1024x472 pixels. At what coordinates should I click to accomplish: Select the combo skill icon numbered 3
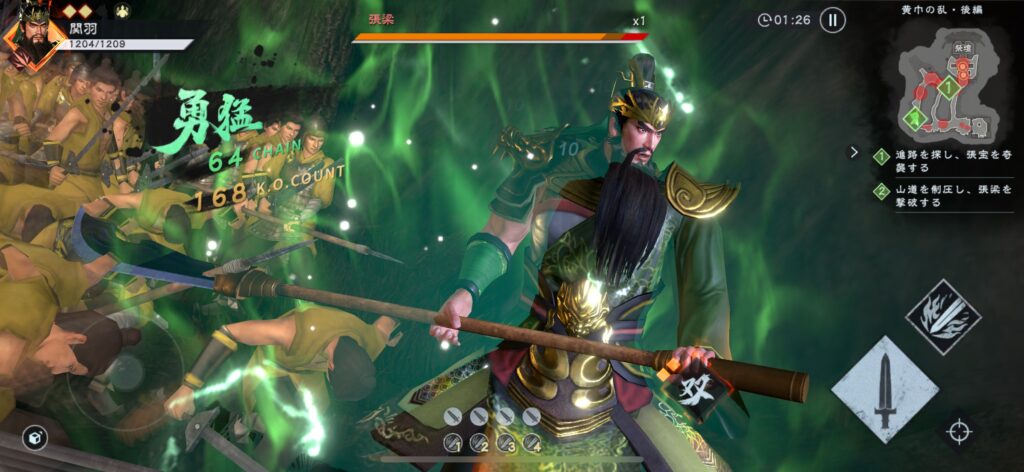click(507, 441)
